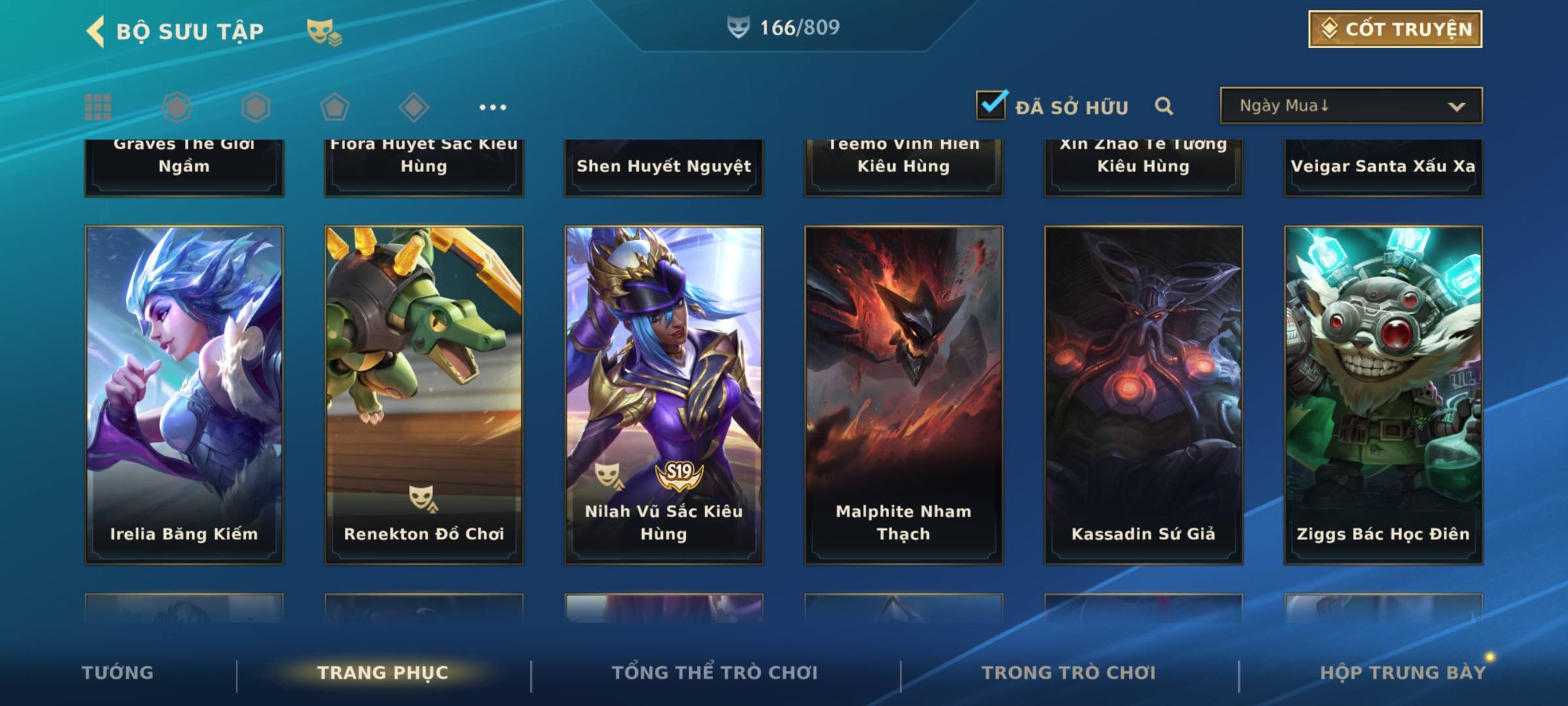Image resolution: width=1568 pixels, height=706 pixels.
Task: Switch to the Tướng tab
Action: click(118, 673)
